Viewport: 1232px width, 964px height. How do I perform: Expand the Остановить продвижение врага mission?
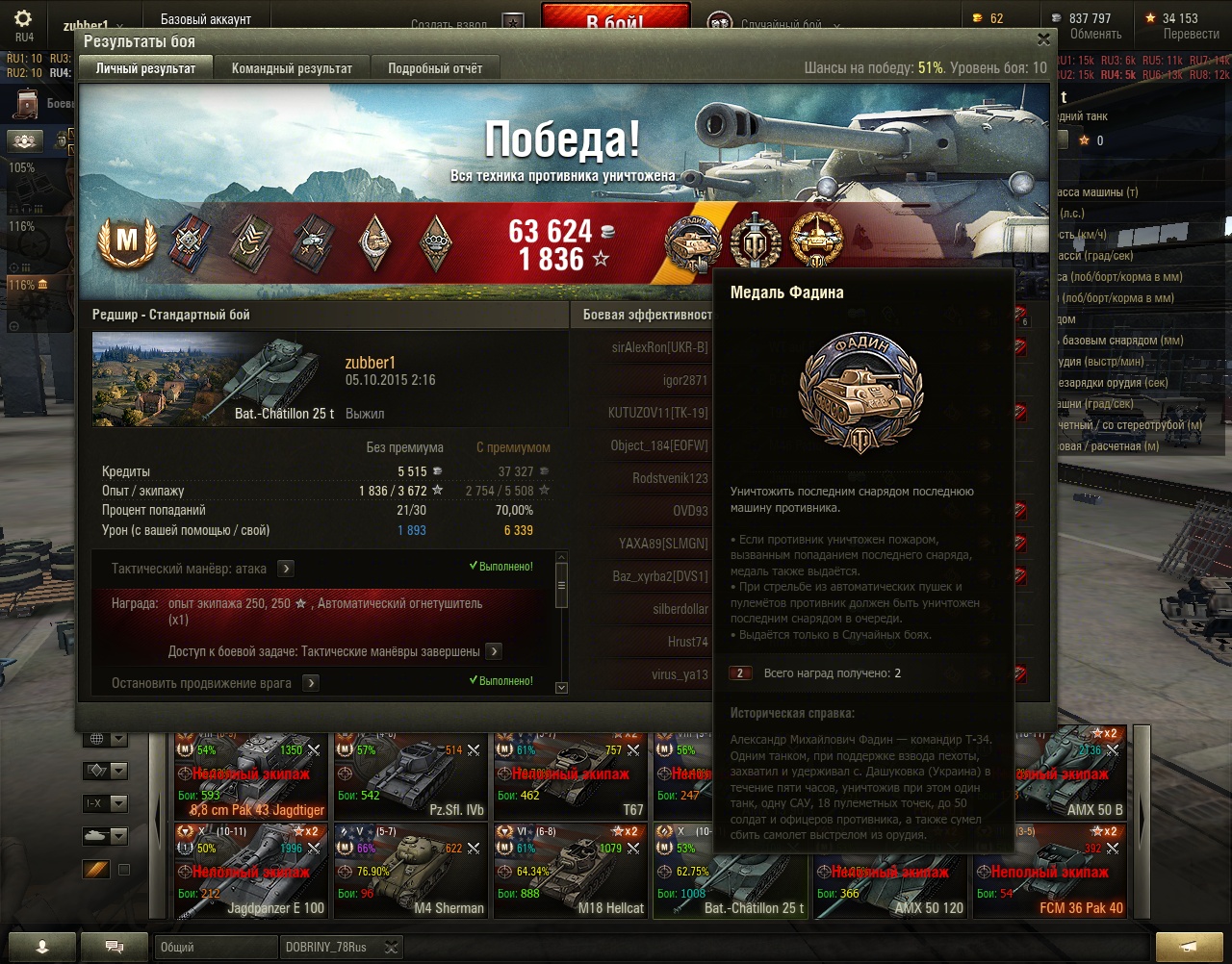pos(311,683)
